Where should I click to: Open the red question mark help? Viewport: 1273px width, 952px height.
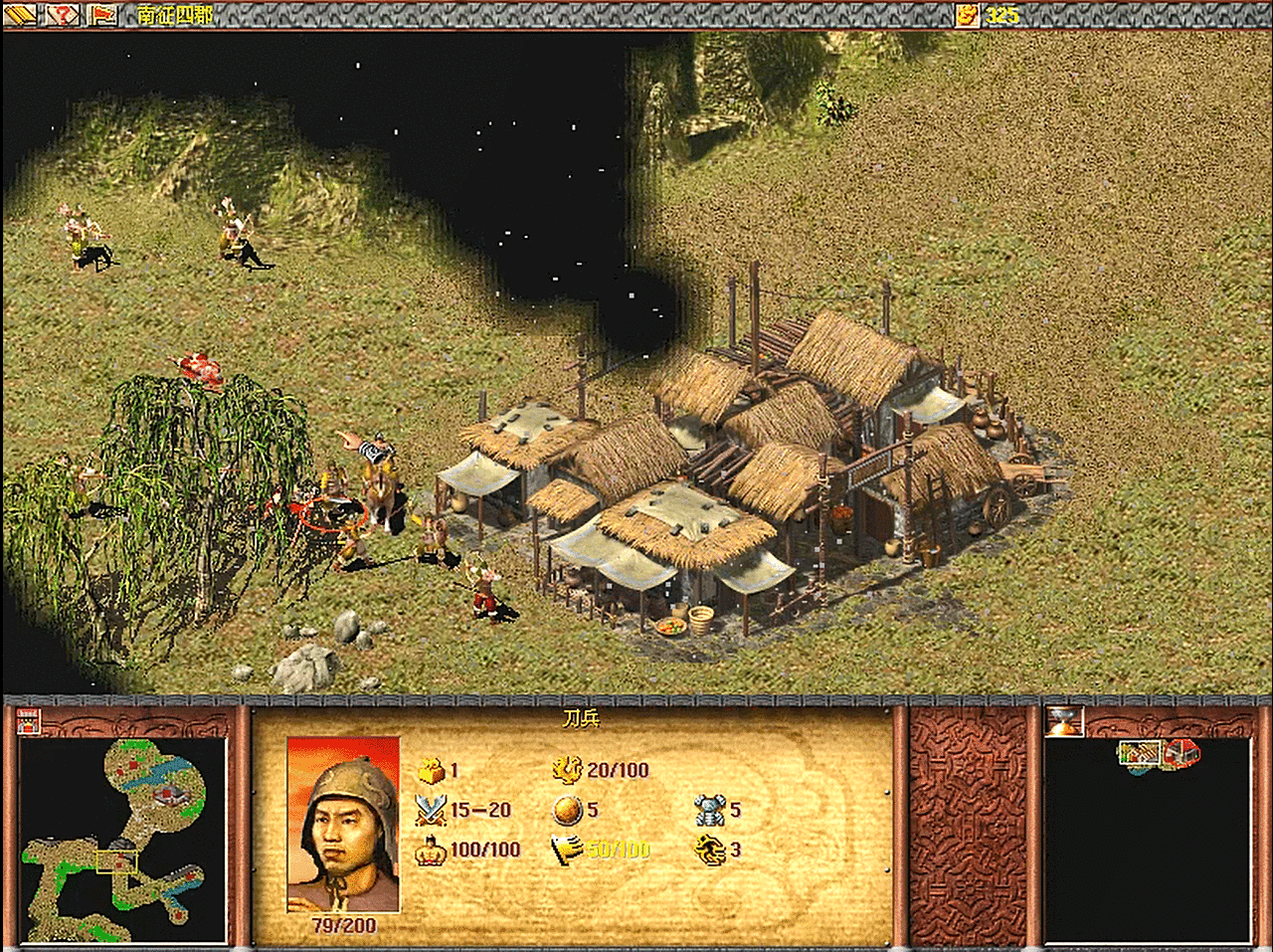(x=63, y=14)
